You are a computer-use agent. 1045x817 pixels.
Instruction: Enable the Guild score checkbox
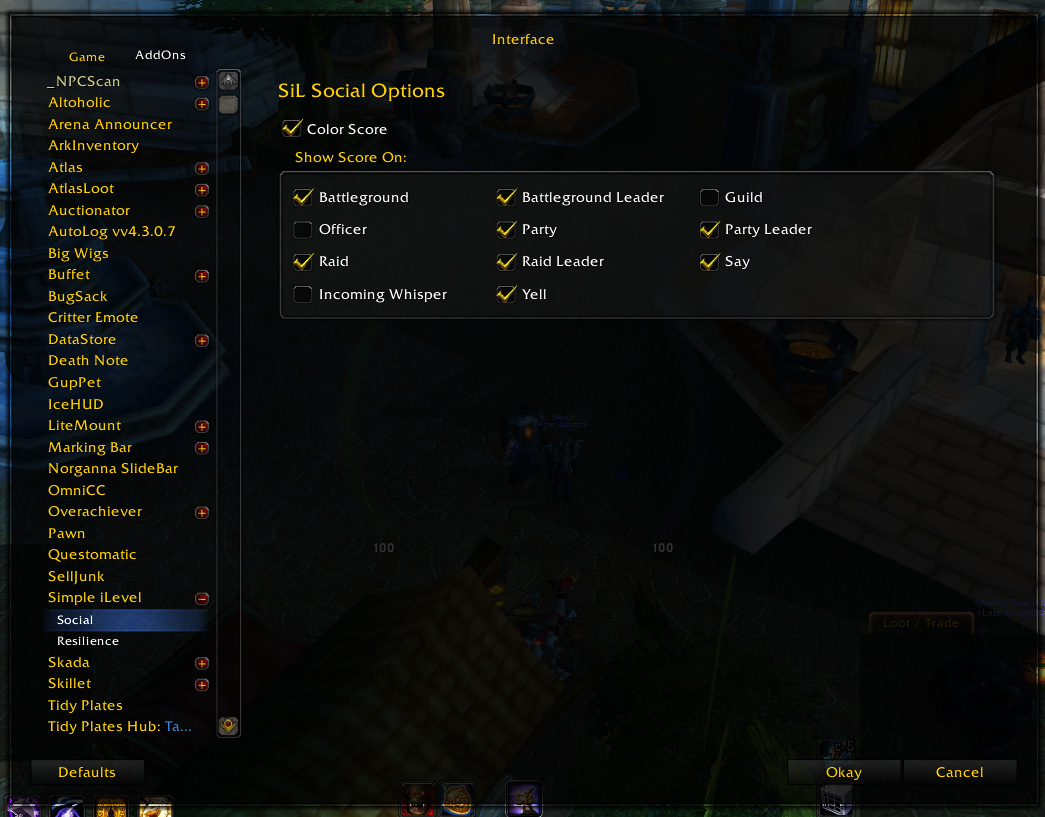(709, 197)
